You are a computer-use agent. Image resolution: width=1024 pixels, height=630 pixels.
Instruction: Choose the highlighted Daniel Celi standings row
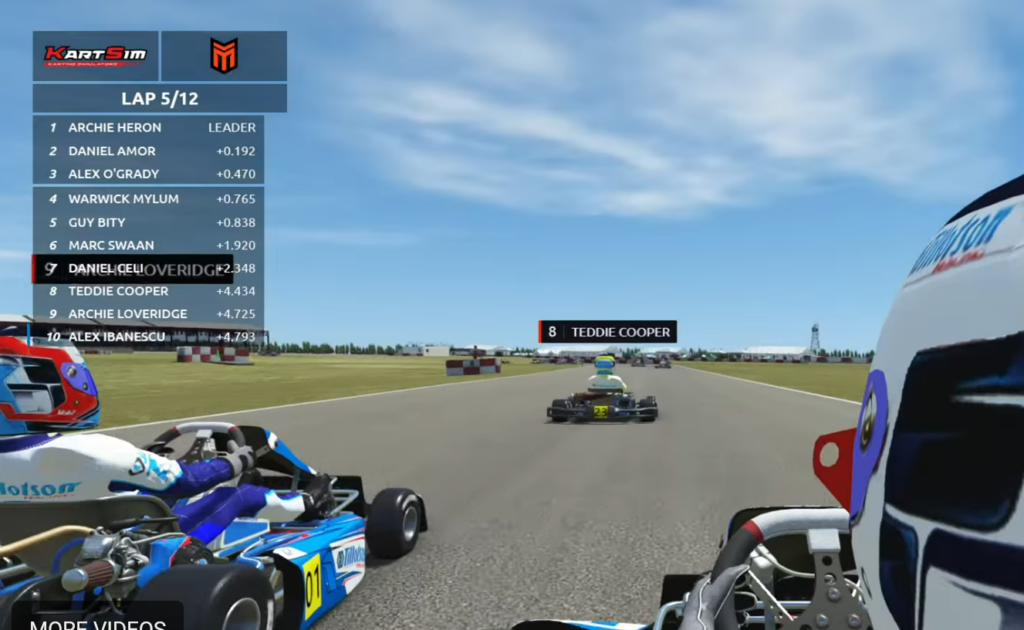tap(133, 268)
